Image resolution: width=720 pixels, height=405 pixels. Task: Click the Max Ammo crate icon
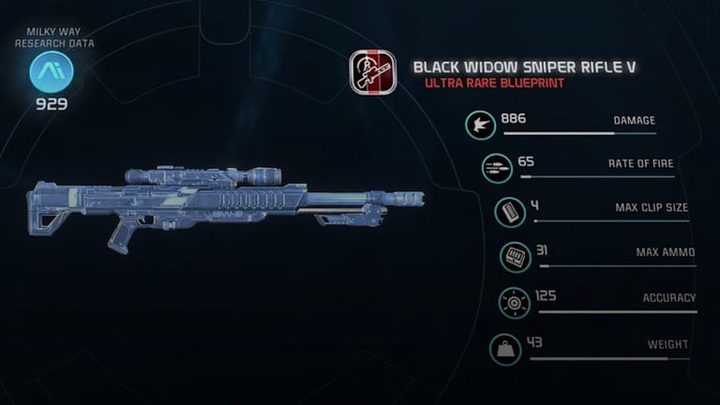coord(516,258)
